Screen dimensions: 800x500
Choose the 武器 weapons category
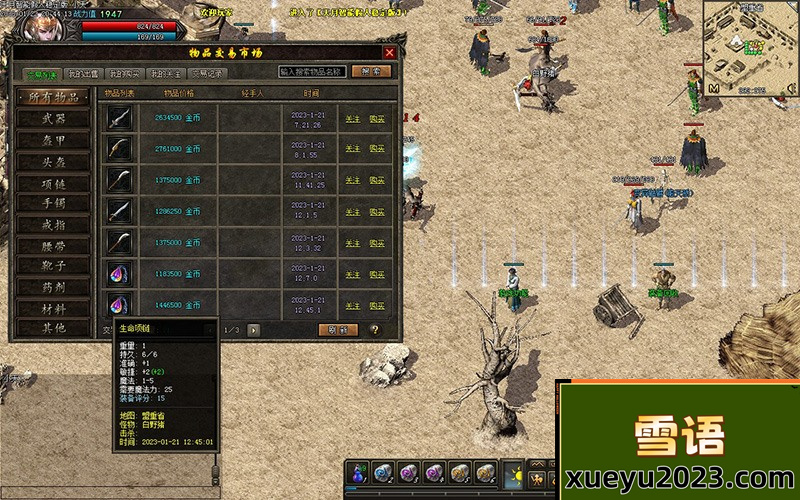pyautogui.click(x=54, y=118)
